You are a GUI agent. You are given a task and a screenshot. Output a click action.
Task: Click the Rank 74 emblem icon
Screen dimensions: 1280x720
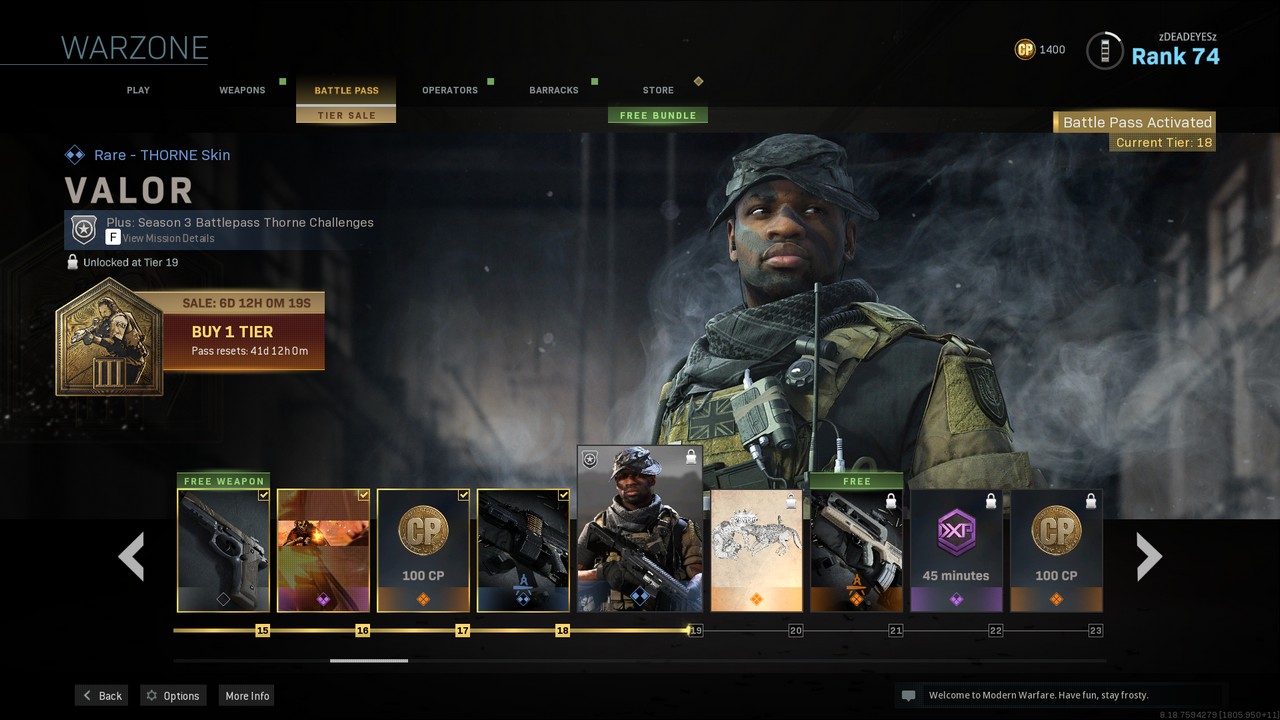[1104, 50]
